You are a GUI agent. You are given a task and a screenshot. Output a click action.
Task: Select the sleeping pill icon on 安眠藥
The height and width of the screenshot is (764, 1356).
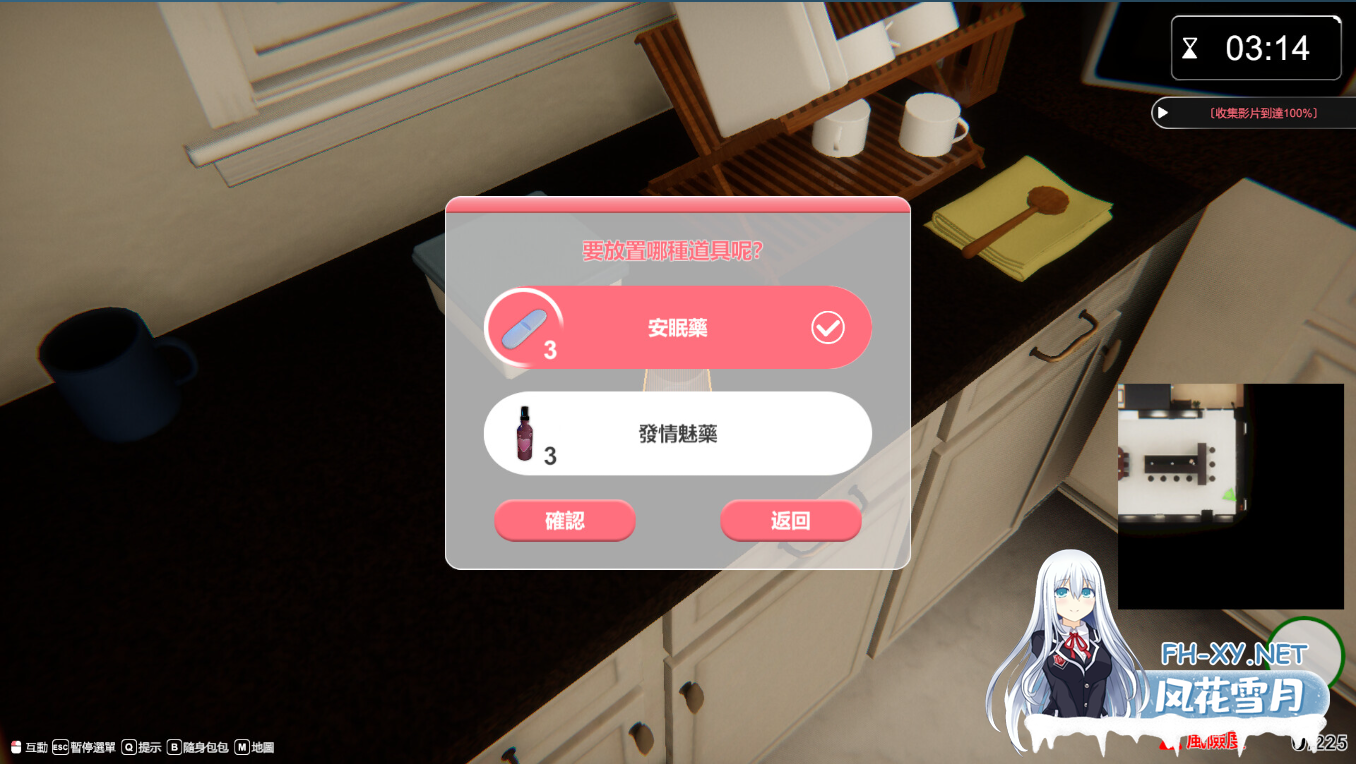click(523, 326)
